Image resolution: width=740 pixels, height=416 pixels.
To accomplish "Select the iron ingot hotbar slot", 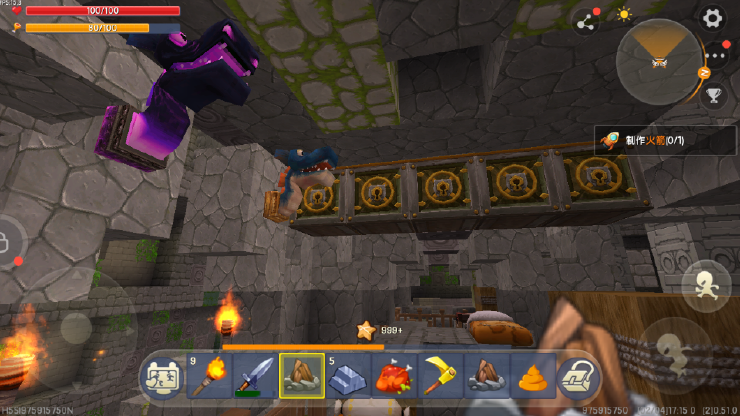I will 348,377.
